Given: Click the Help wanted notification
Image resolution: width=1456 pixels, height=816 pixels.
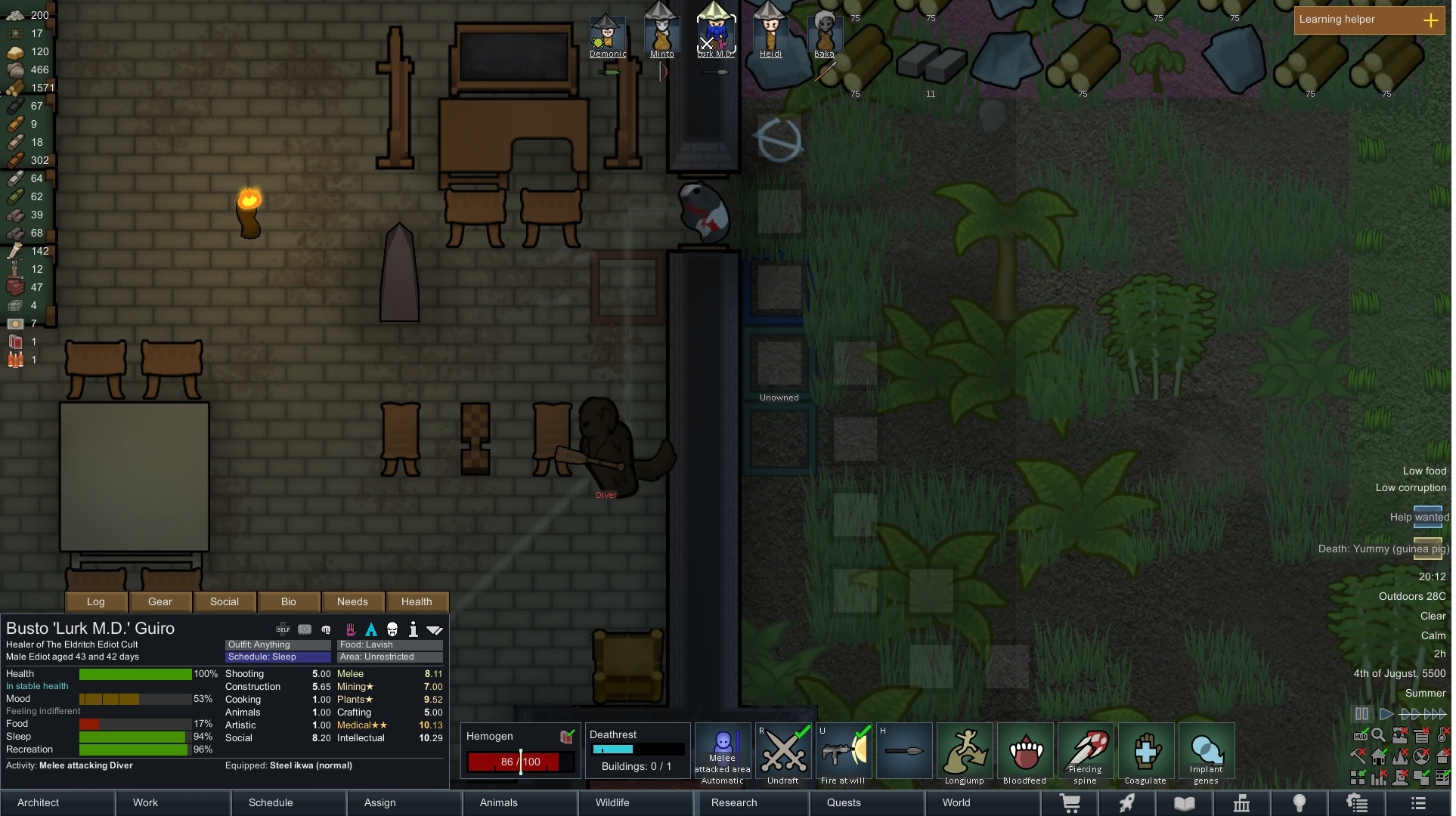Looking at the screenshot, I should (1418, 517).
